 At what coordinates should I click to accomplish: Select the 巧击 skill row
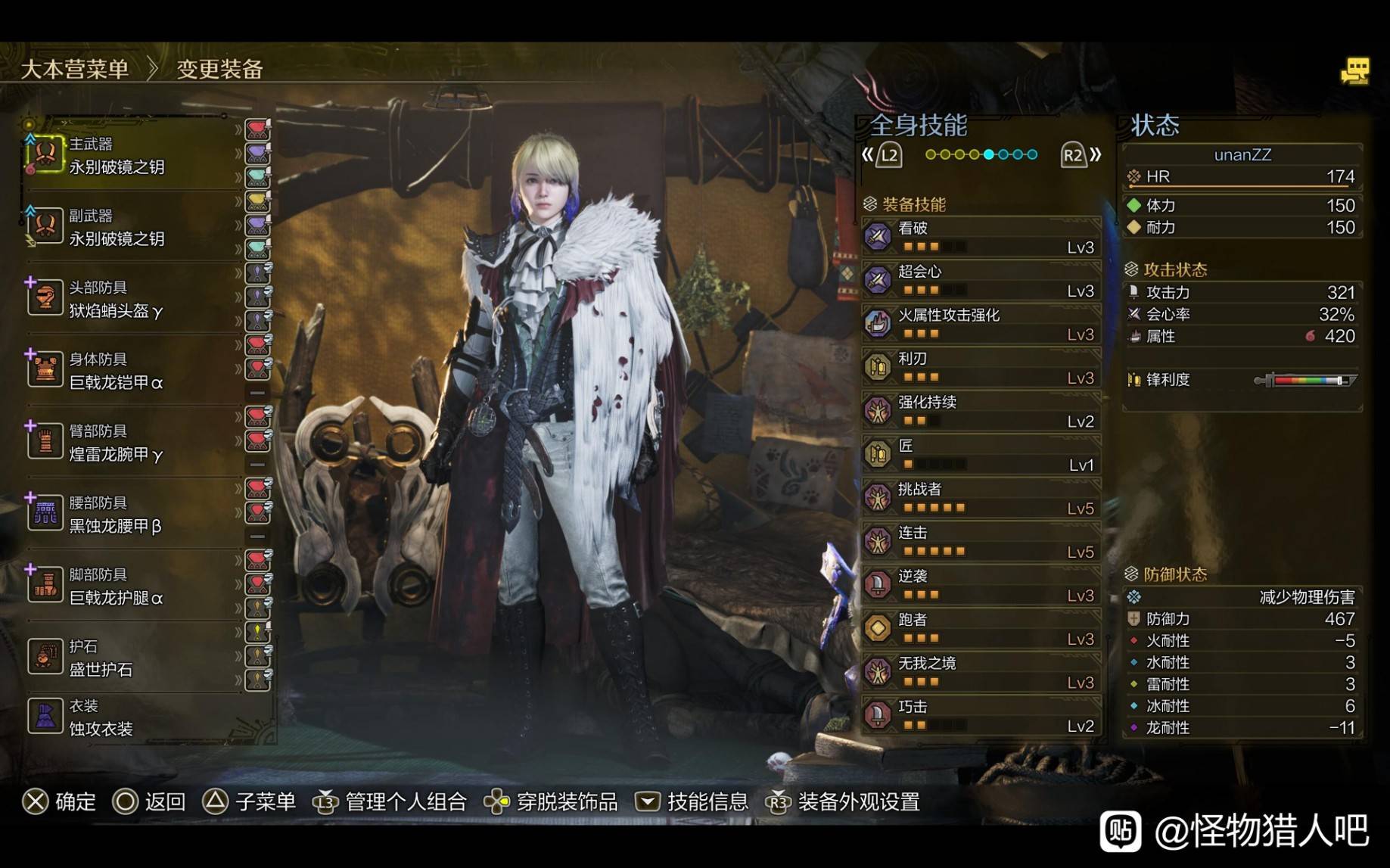pyautogui.click(x=981, y=716)
